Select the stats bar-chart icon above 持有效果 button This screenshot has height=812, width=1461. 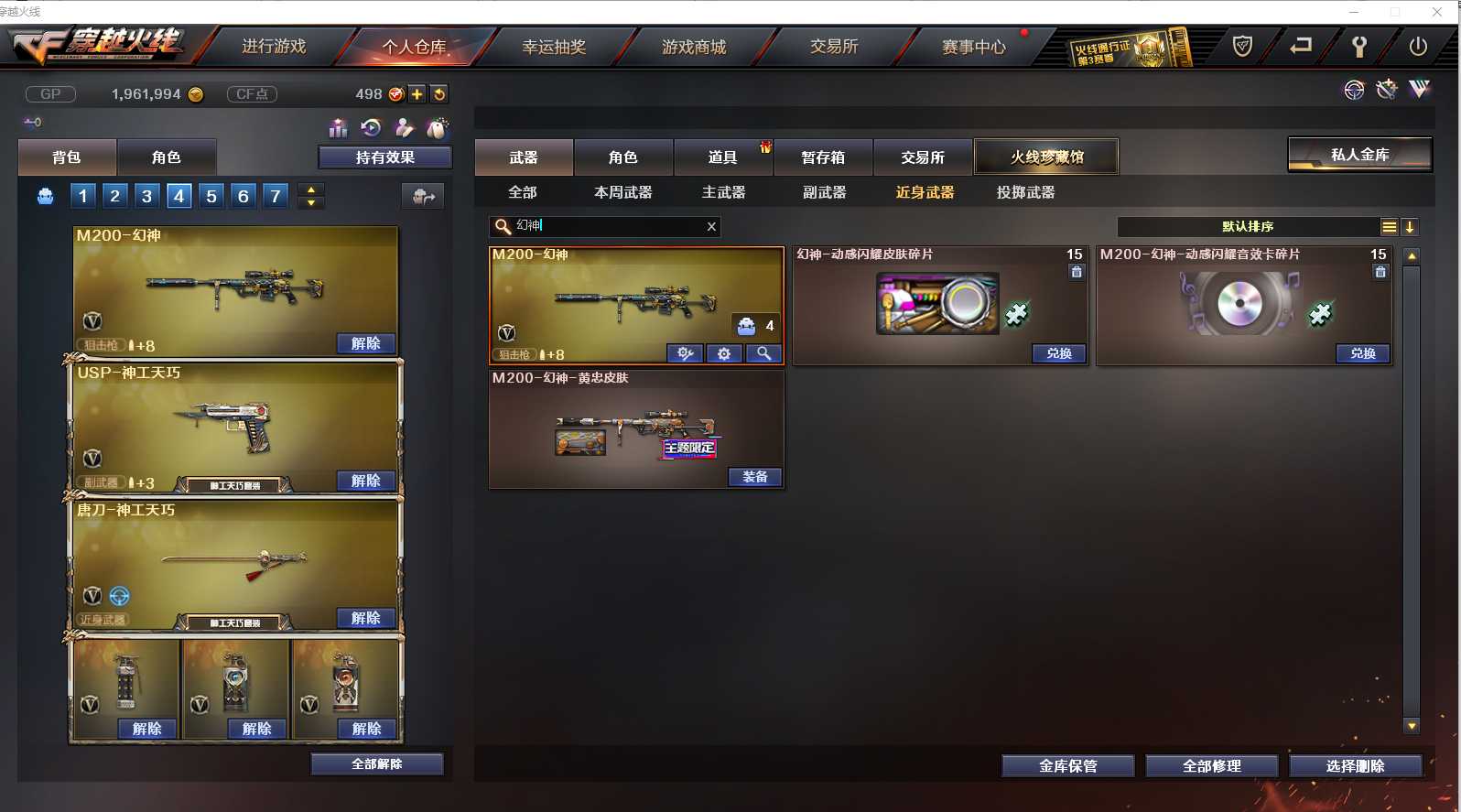tap(338, 128)
